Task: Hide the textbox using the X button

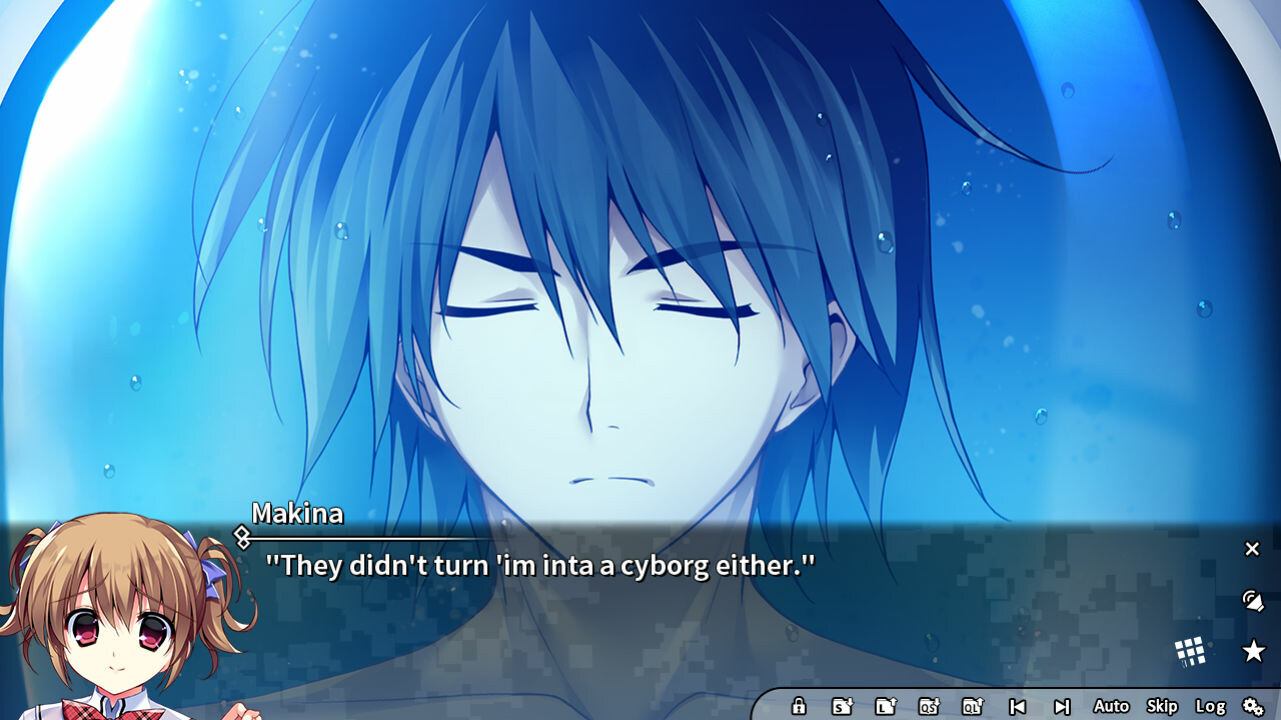Action: point(1252,549)
